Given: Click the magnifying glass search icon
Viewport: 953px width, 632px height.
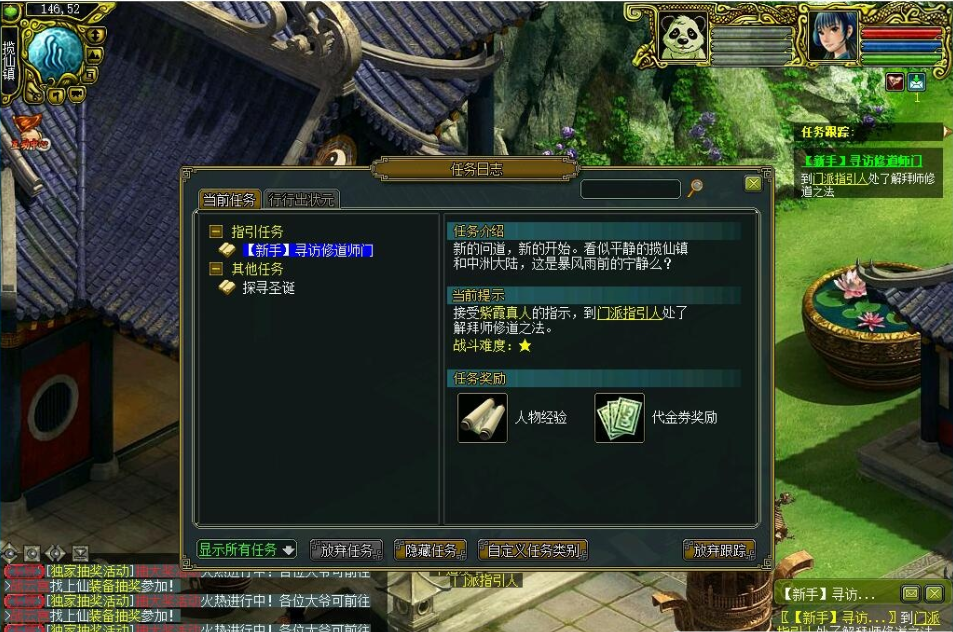Looking at the screenshot, I should tap(695, 188).
